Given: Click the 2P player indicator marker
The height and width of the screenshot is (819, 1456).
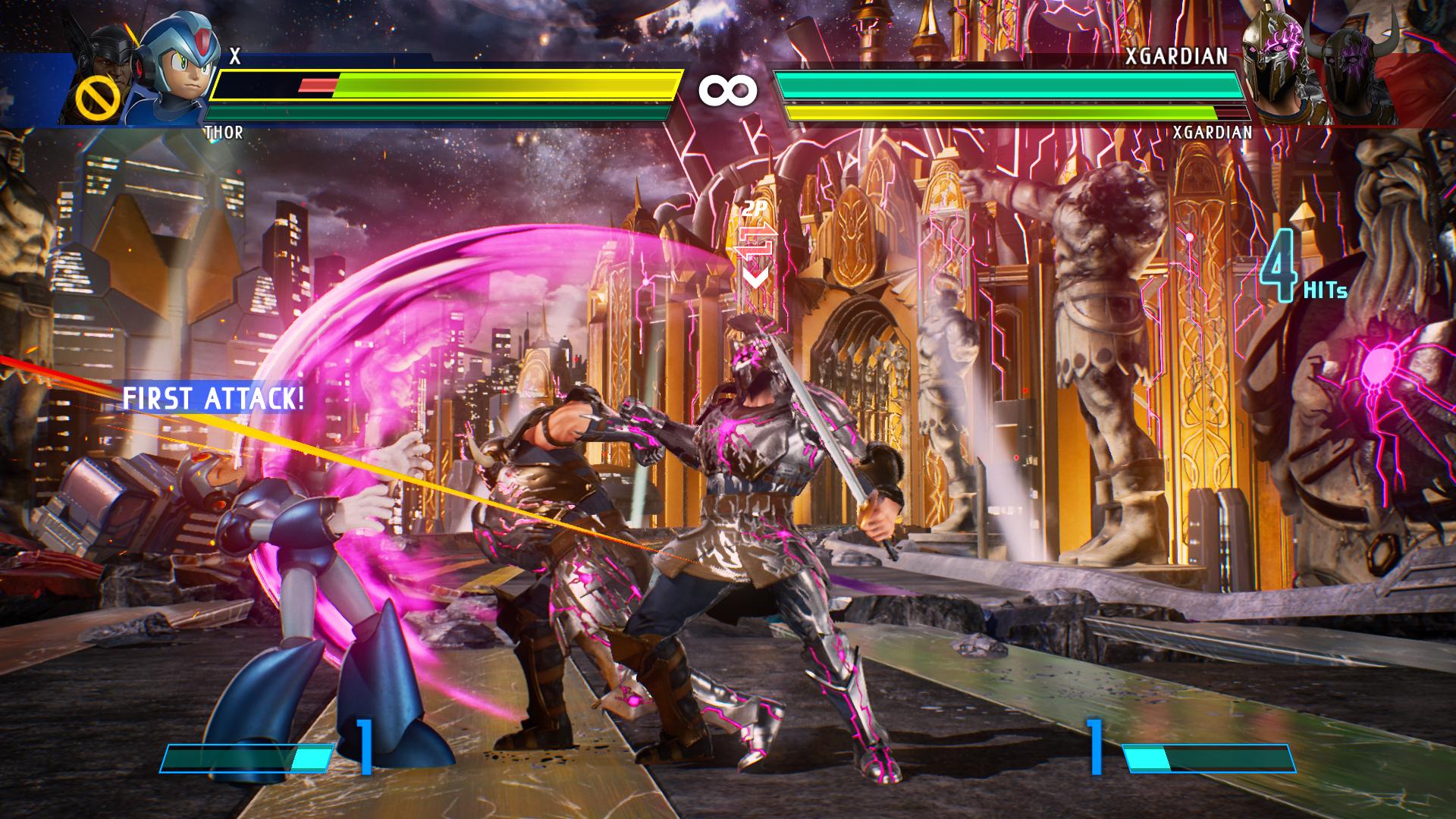Looking at the screenshot, I should 755,244.
